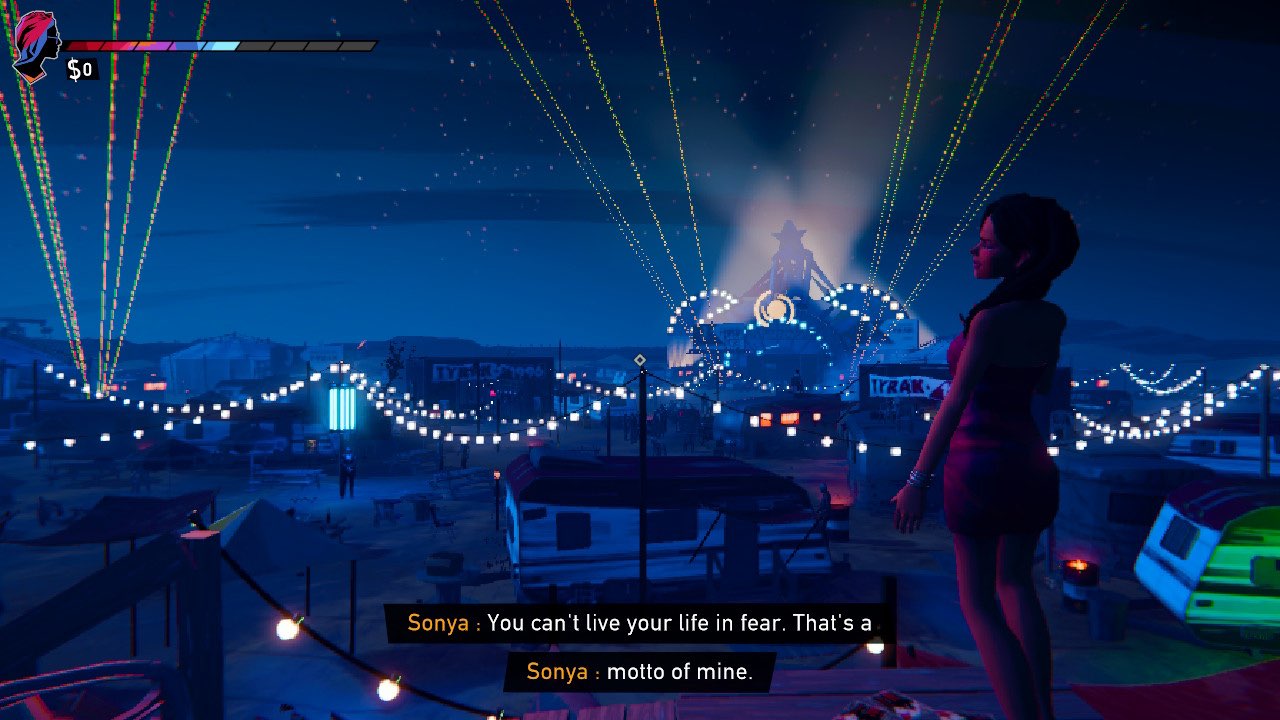Expand the second Sonya subtitle box
This screenshot has width=1280, height=720.
(638, 671)
